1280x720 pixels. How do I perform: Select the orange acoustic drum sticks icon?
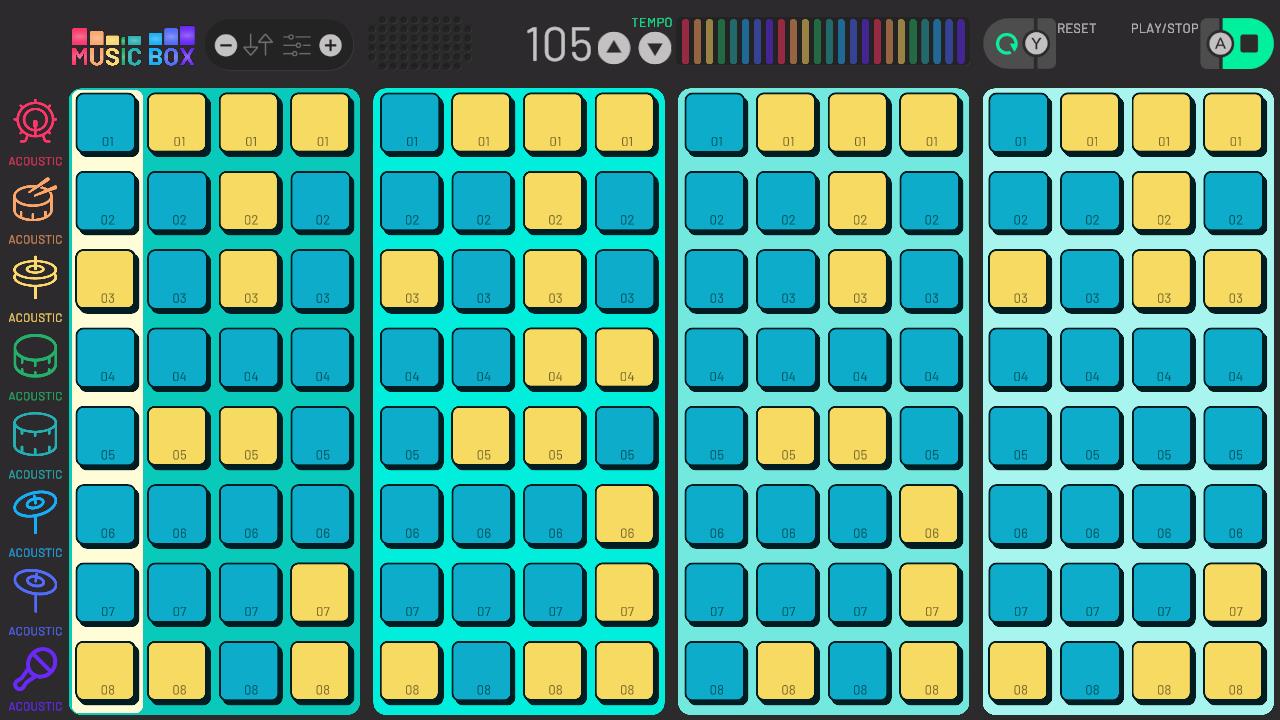pos(35,200)
